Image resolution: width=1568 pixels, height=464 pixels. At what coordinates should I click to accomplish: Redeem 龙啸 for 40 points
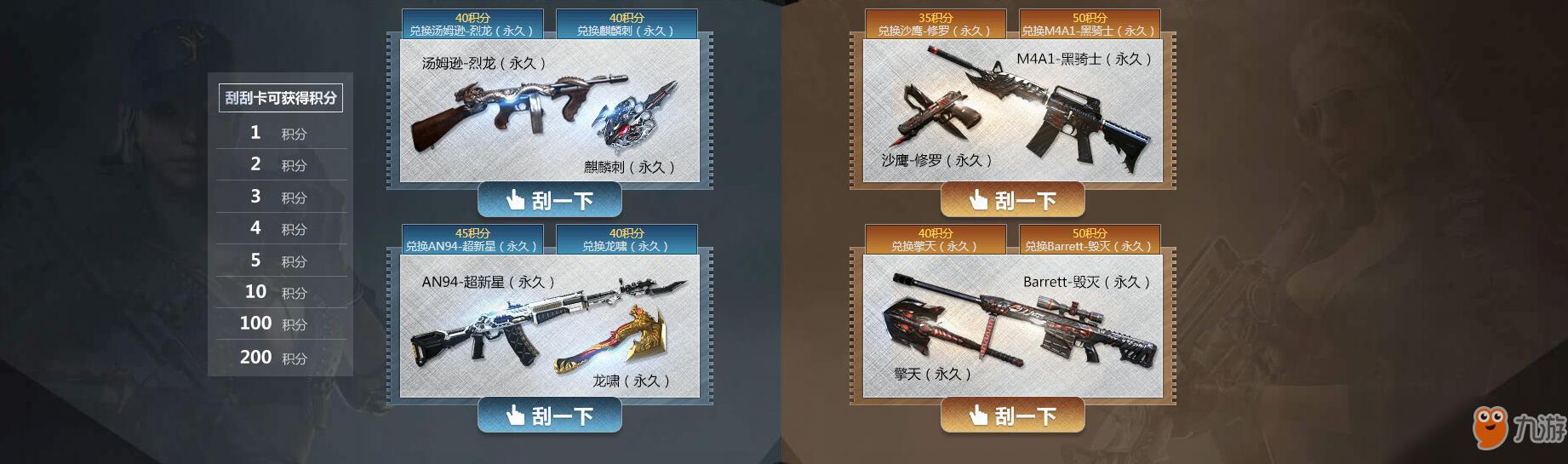[x=627, y=239]
